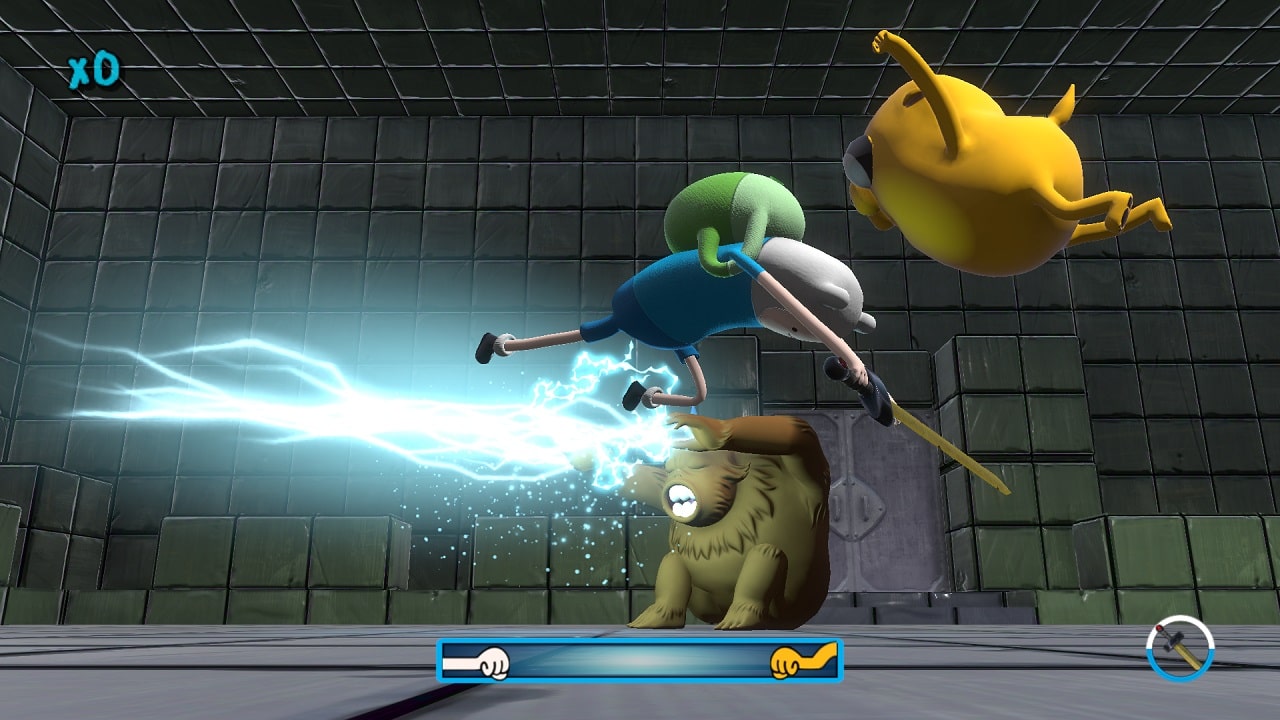1280x720 pixels.
Task: Click the right end of the struggle bar
Action: click(x=838, y=662)
